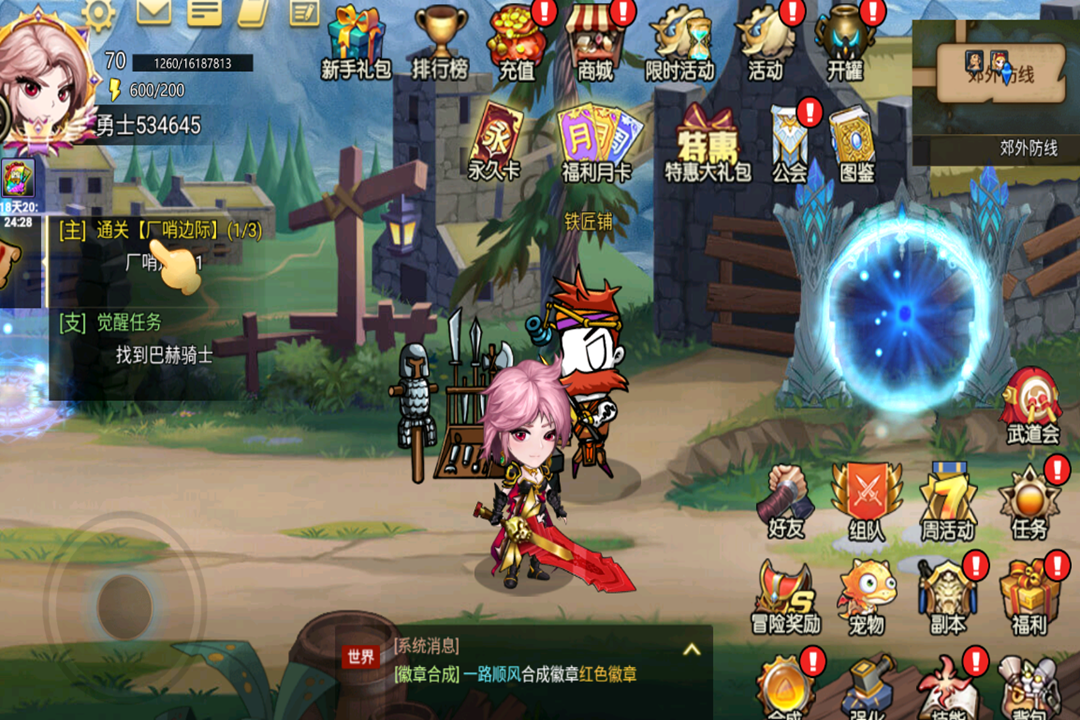Viewport: 1080px width, 720px height.
Task: Open the 宠物 pet menu
Action: pos(866,595)
